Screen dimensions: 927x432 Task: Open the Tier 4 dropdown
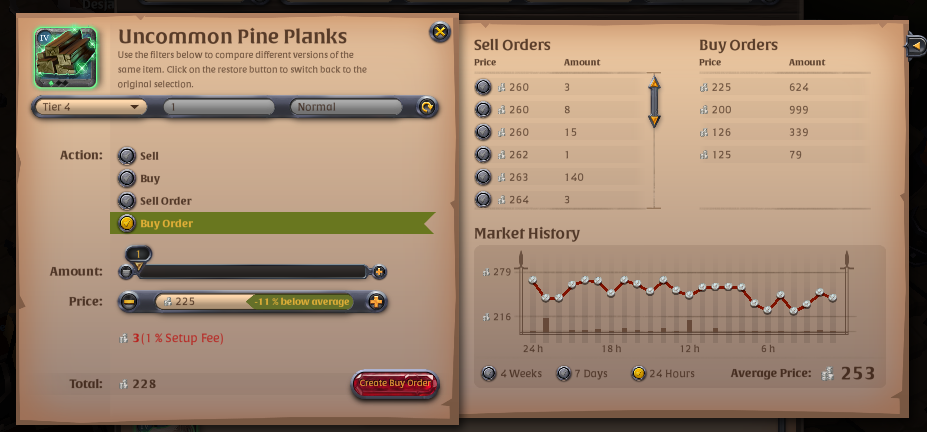(x=91, y=107)
